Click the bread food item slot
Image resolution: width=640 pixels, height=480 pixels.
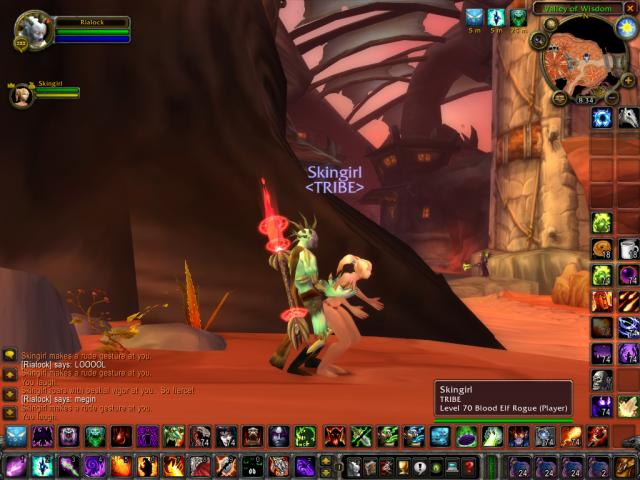tap(602, 249)
